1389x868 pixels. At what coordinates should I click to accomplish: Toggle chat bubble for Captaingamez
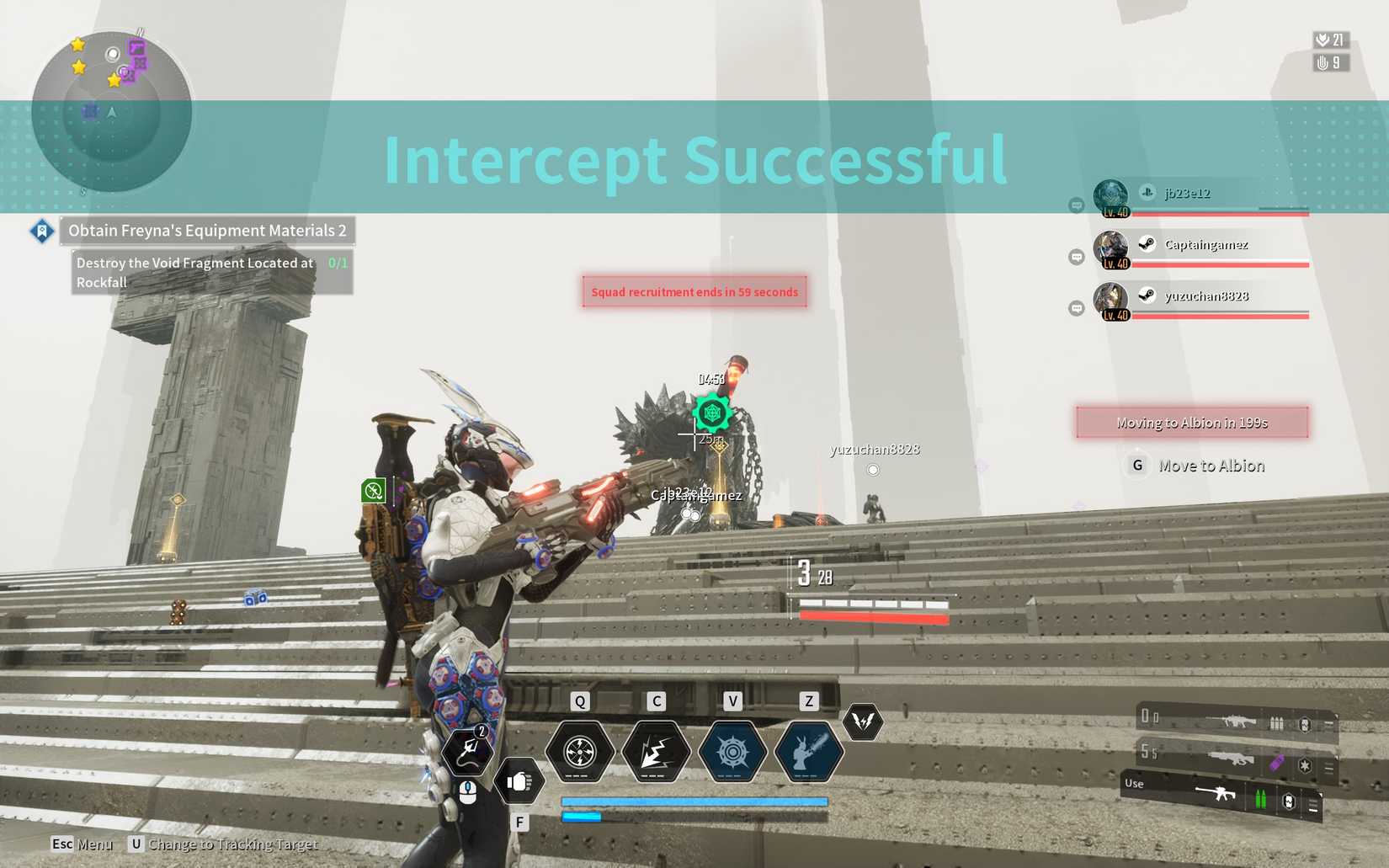(1076, 256)
